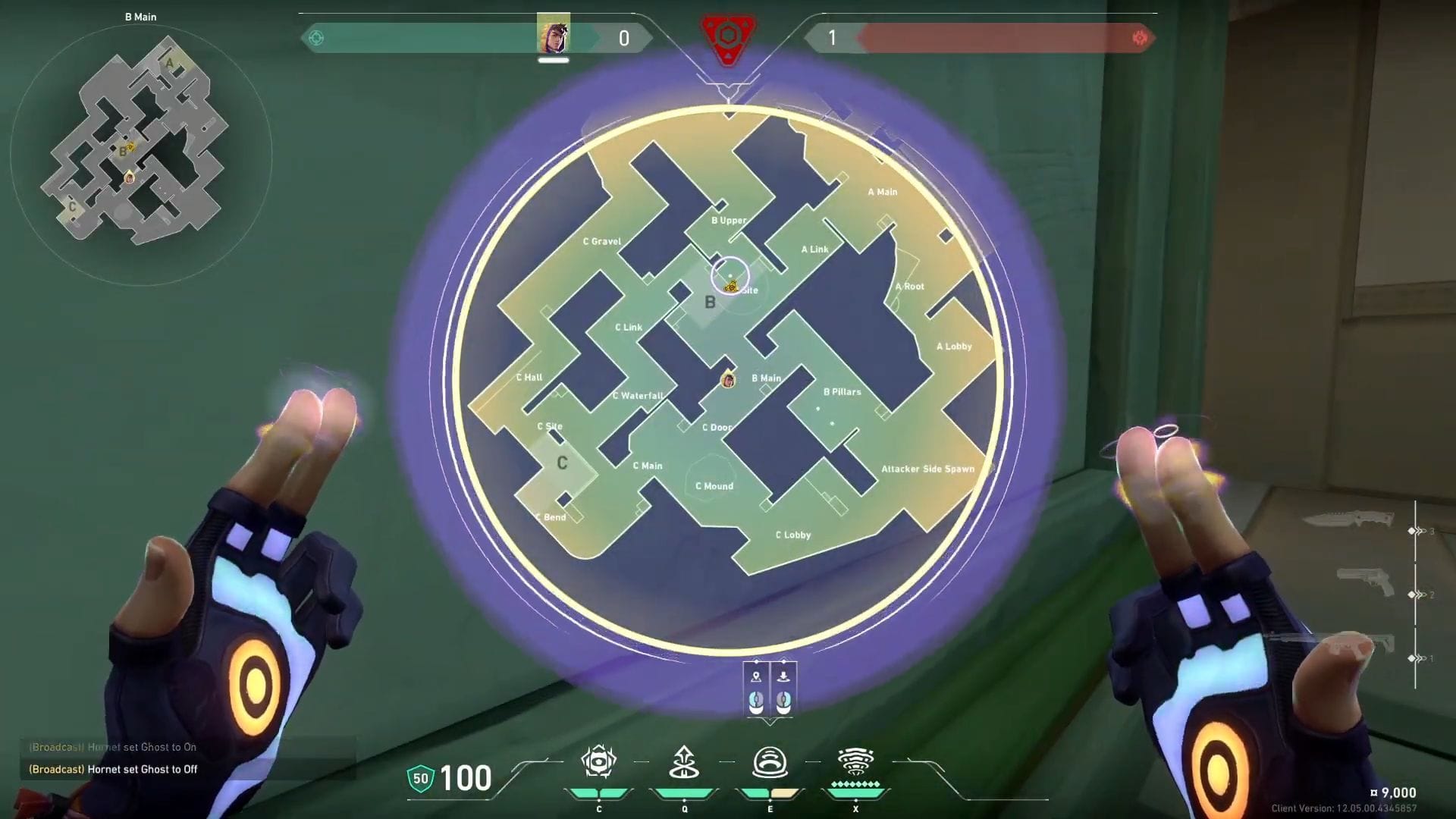Click the spike icon at top center
The height and width of the screenshot is (819, 1456).
[727, 39]
